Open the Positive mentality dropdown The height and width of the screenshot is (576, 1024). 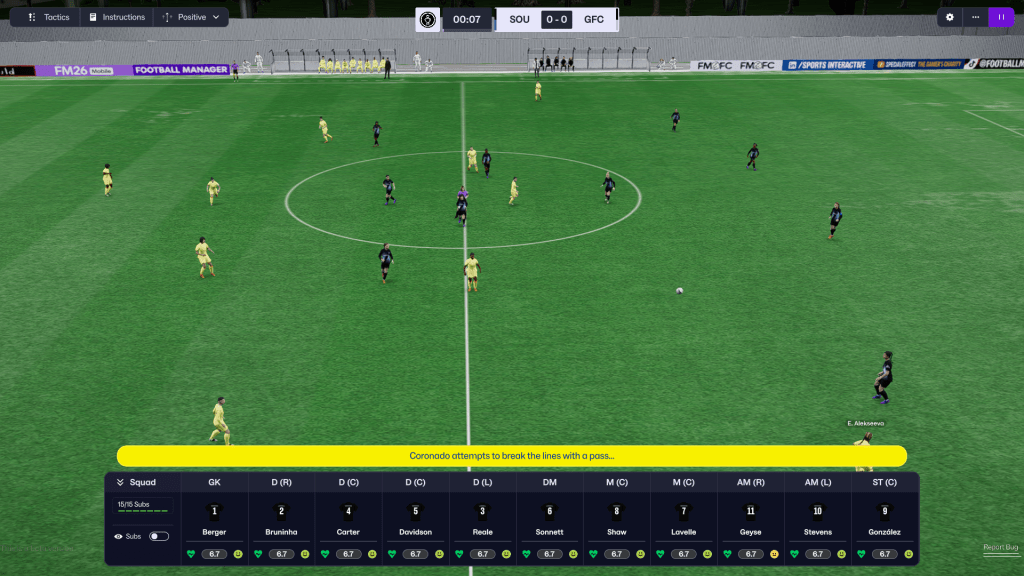(191, 17)
